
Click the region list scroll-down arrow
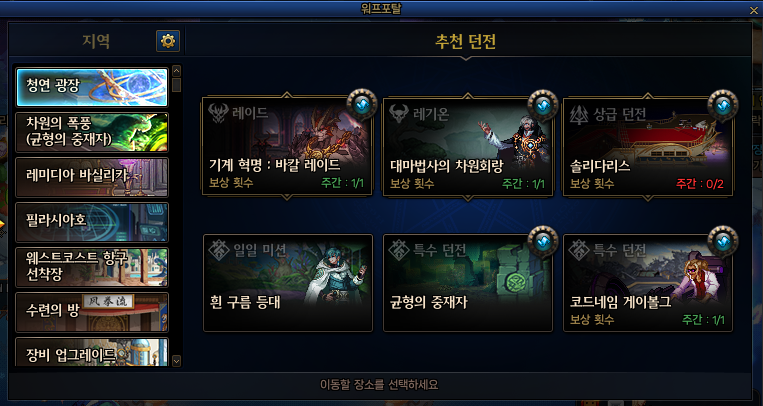(x=177, y=360)
